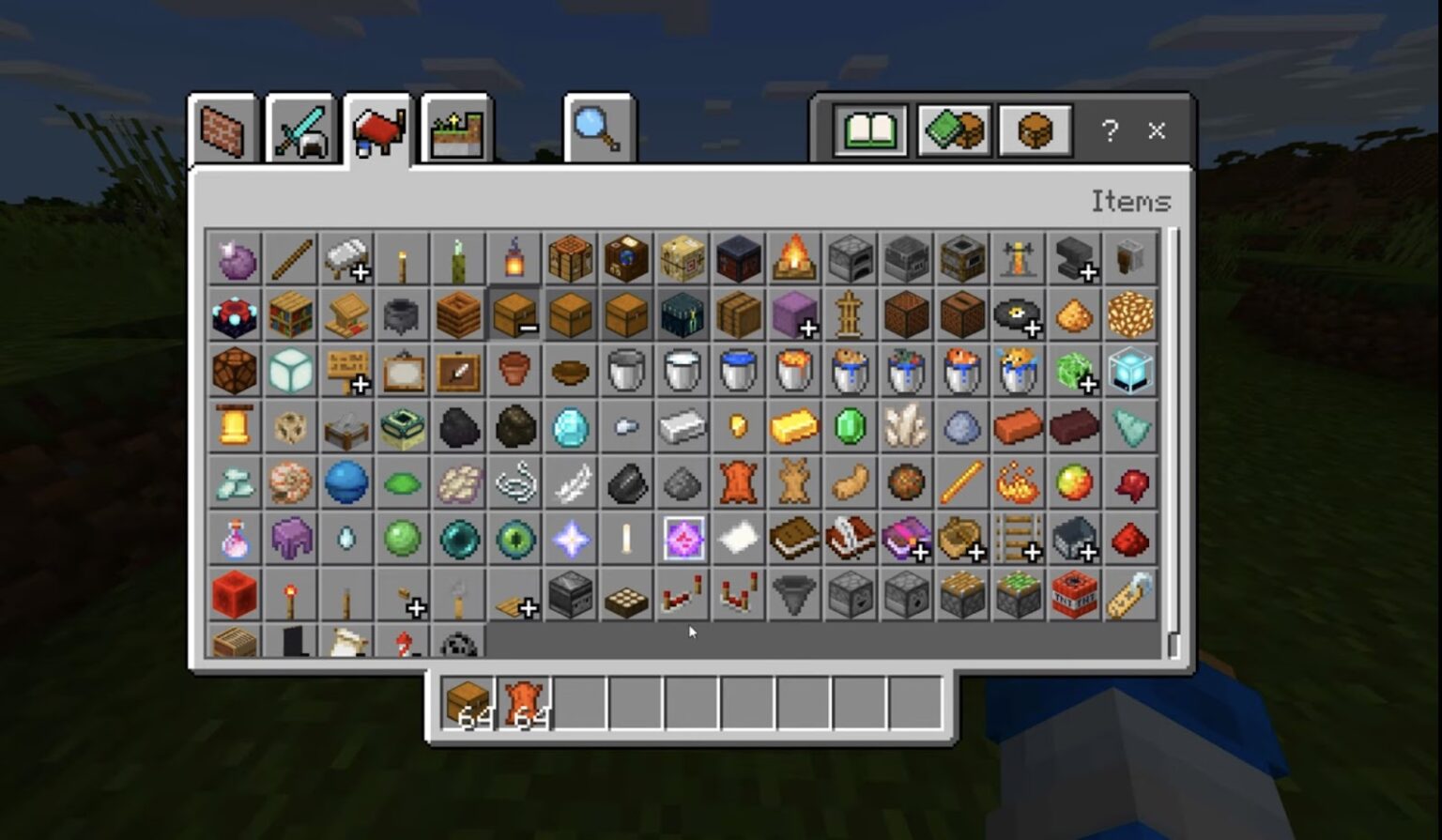This screenshot has height=840, width=1442.
Task: Click the emerald in the item grid
Action: pos(851,425)
